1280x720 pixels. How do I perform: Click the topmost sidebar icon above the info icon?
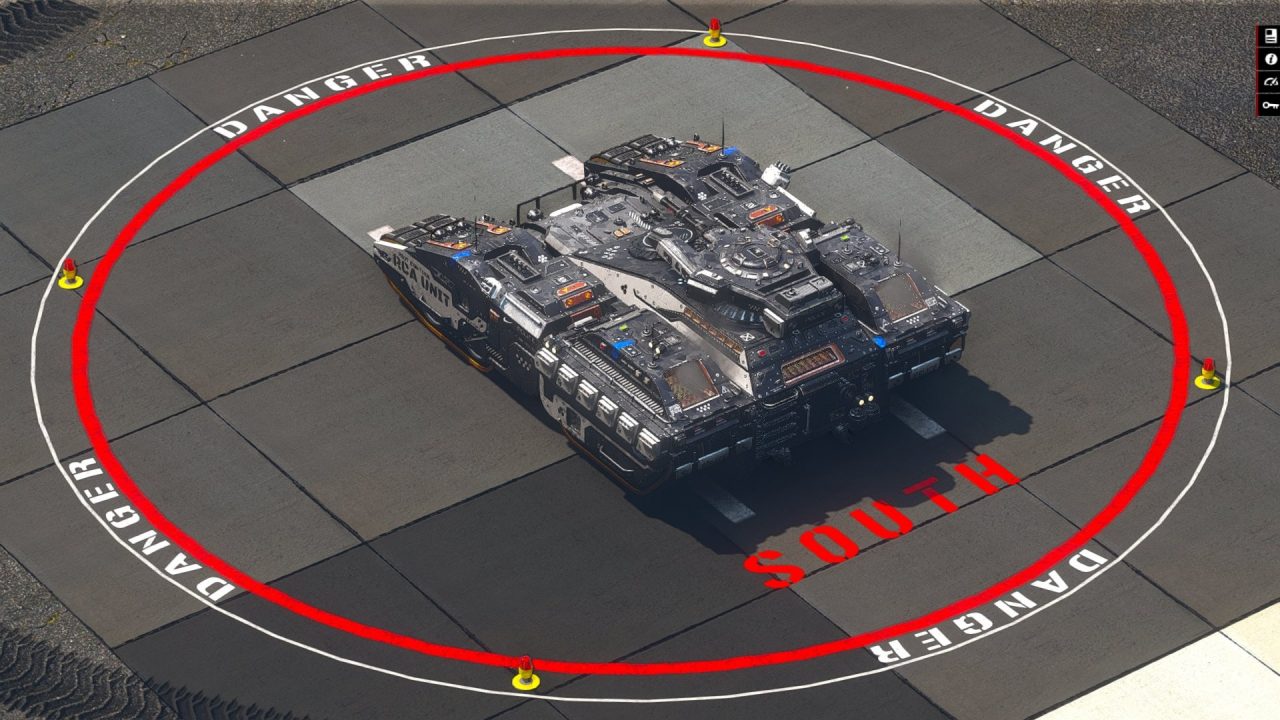pos(1270,35)
